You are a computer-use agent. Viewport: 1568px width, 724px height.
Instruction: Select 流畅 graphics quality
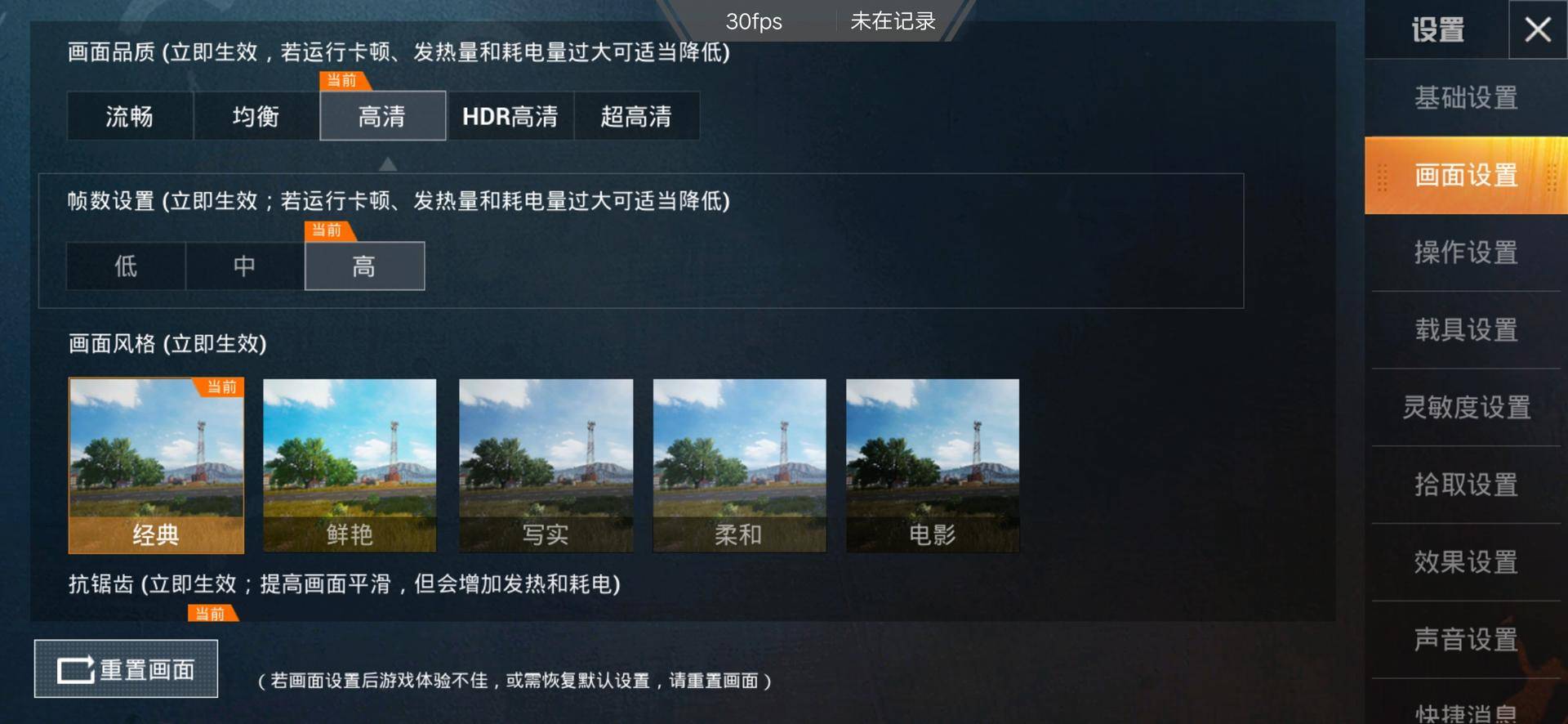point(129,116)
